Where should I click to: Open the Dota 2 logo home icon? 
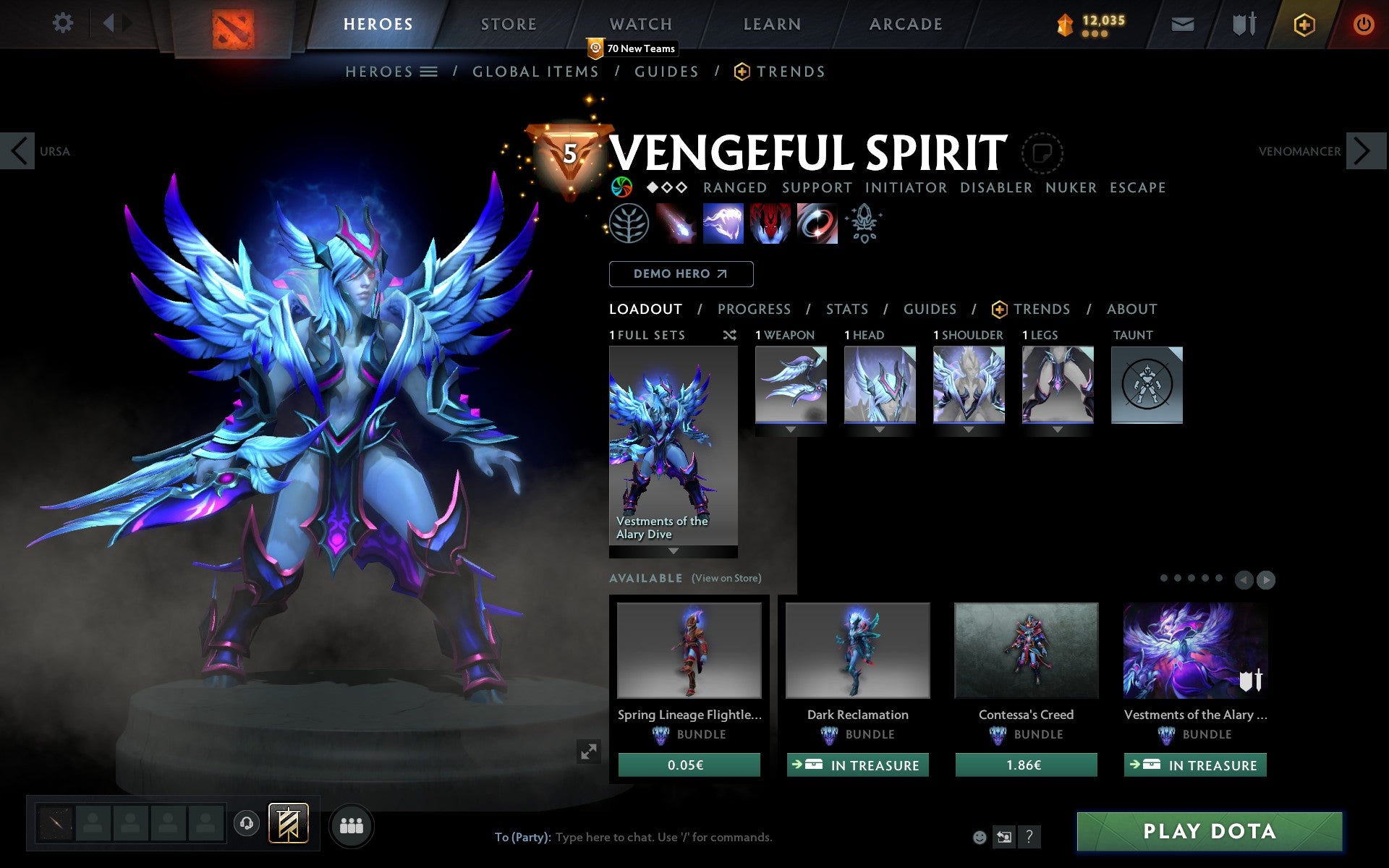point(231,22)
